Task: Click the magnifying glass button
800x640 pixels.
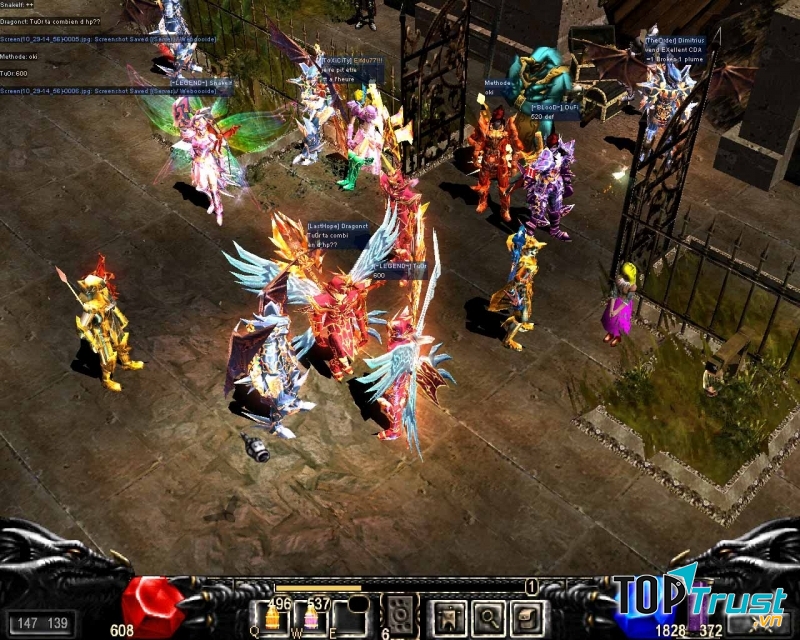Action: point(487,618)
